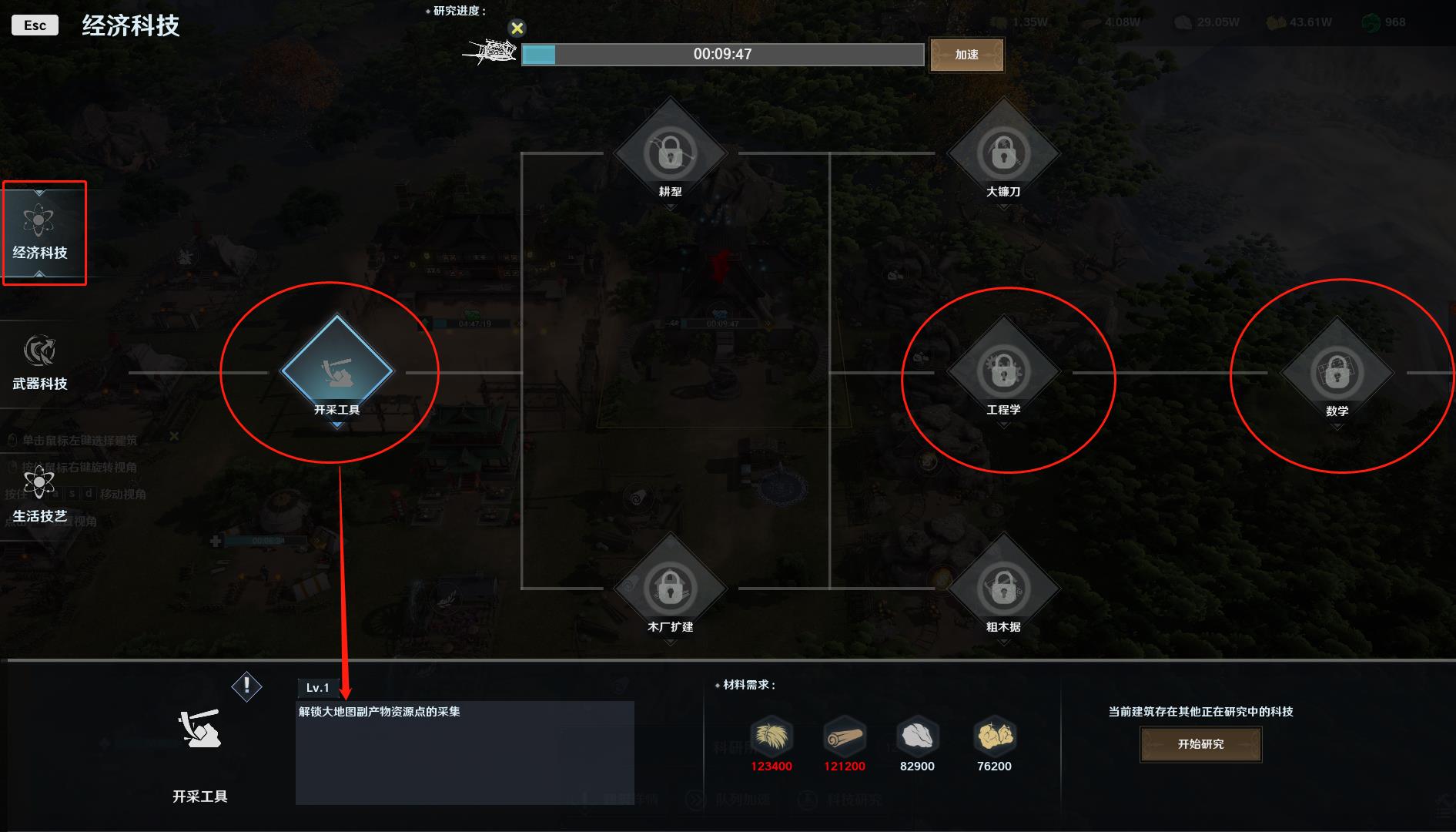The height and width of the screenshot is (832, 1456).
Task: Cancel the current research with the X
Action: [517, 29]
